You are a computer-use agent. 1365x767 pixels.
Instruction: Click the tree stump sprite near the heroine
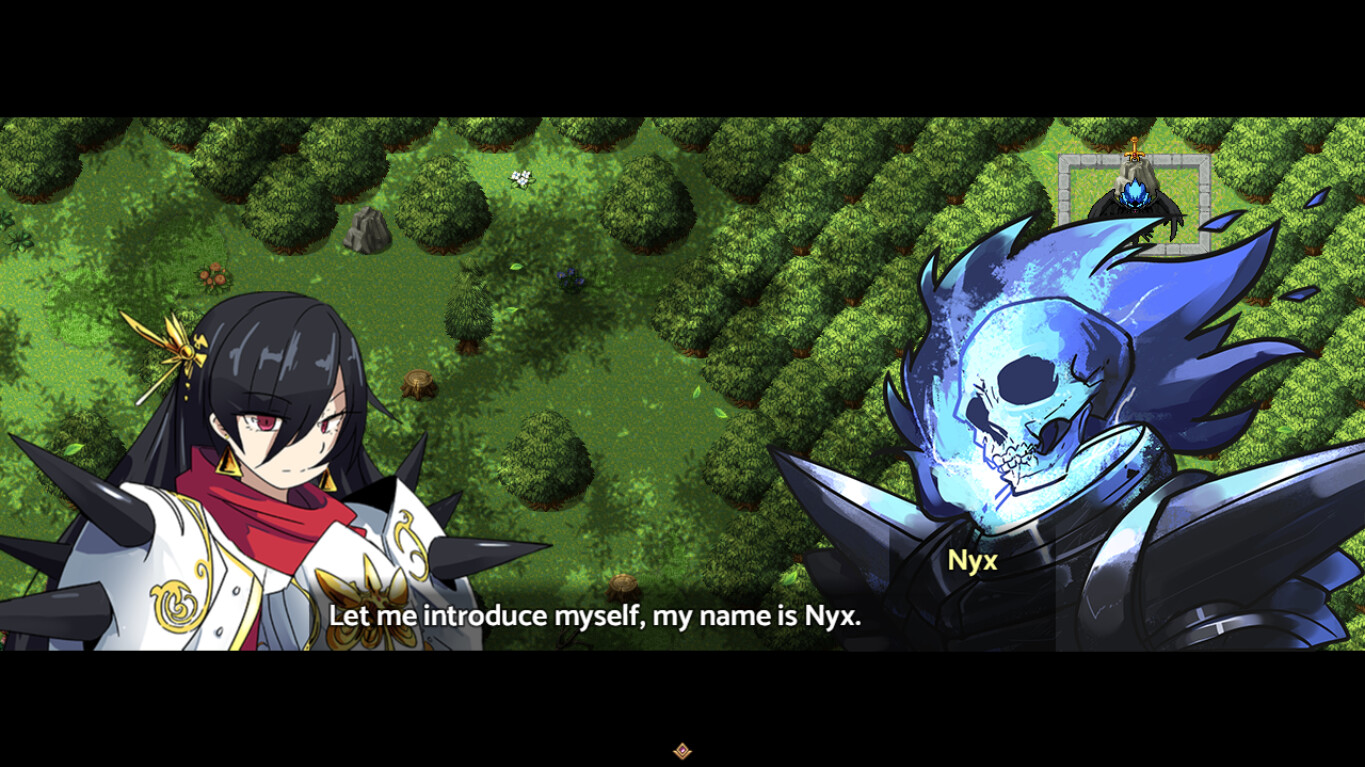tap(417, 381)
